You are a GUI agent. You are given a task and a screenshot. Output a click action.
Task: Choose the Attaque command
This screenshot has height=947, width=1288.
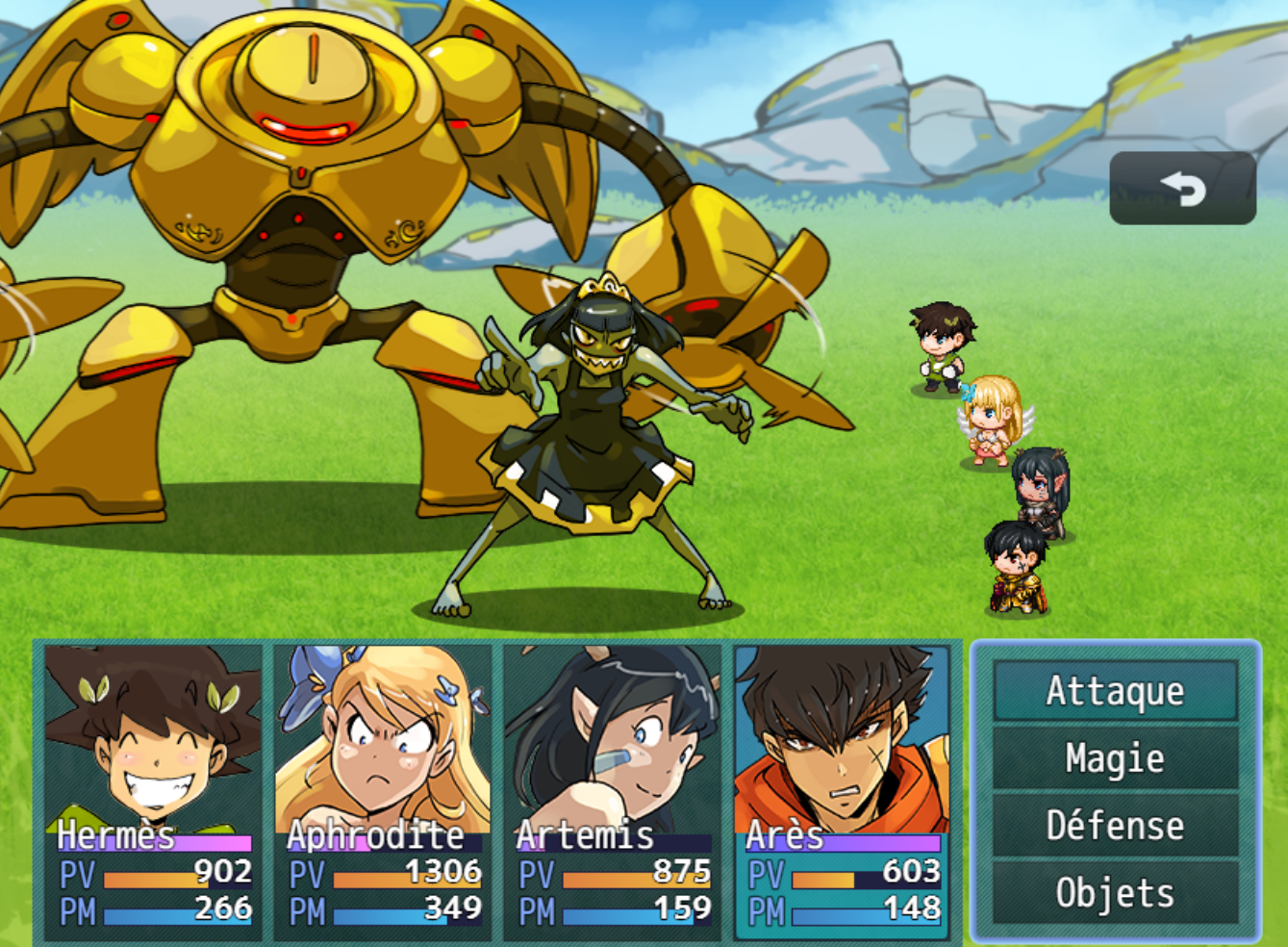(1115, 691)
